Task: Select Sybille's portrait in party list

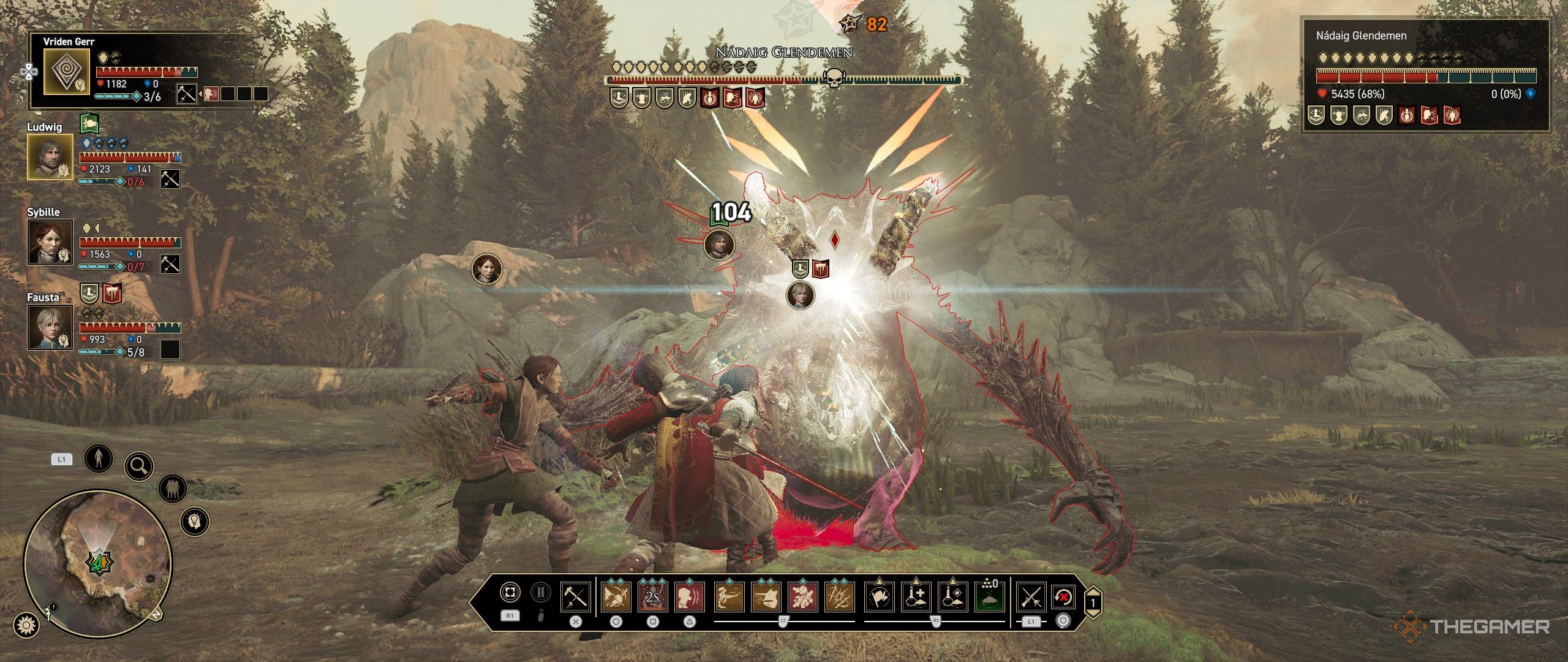Action: [50, 242]
